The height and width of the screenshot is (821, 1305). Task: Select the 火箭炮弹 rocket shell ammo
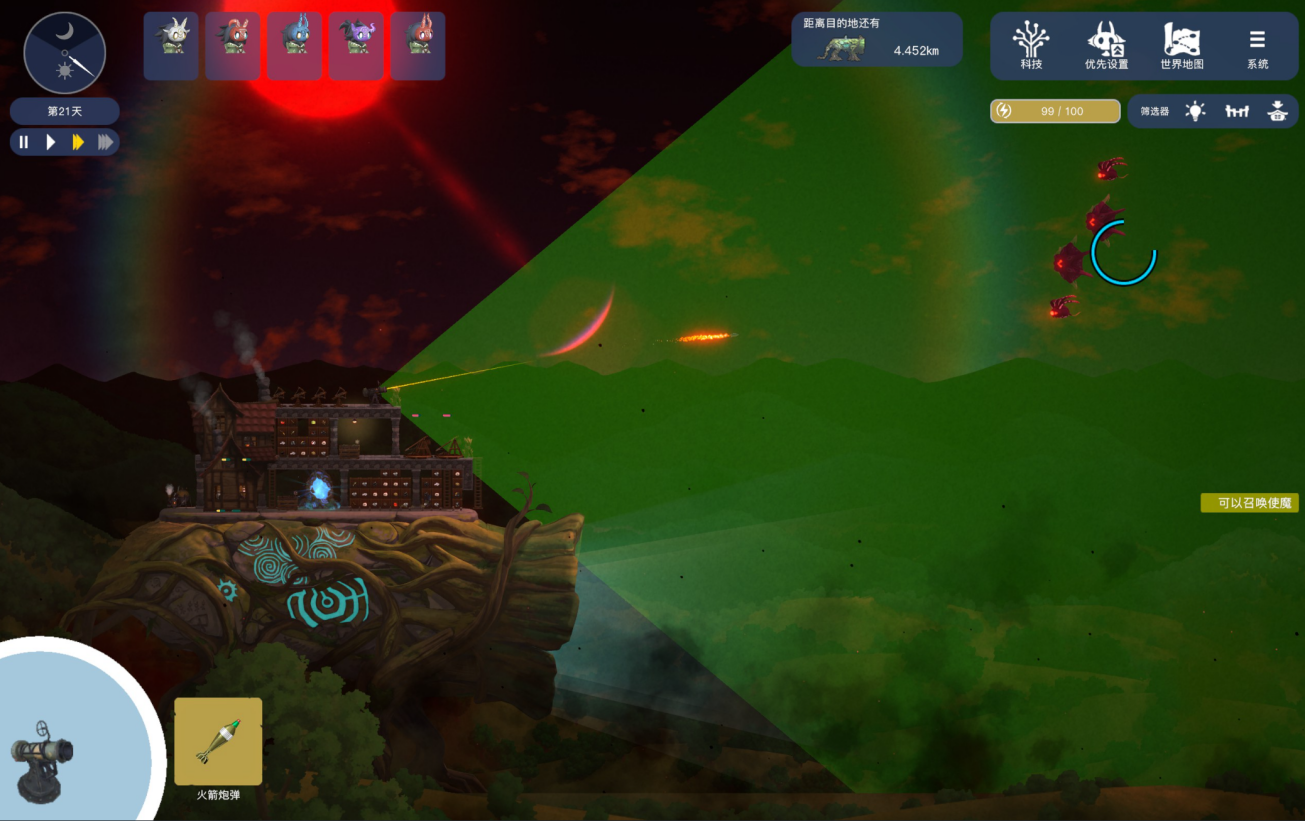point(218,742)
